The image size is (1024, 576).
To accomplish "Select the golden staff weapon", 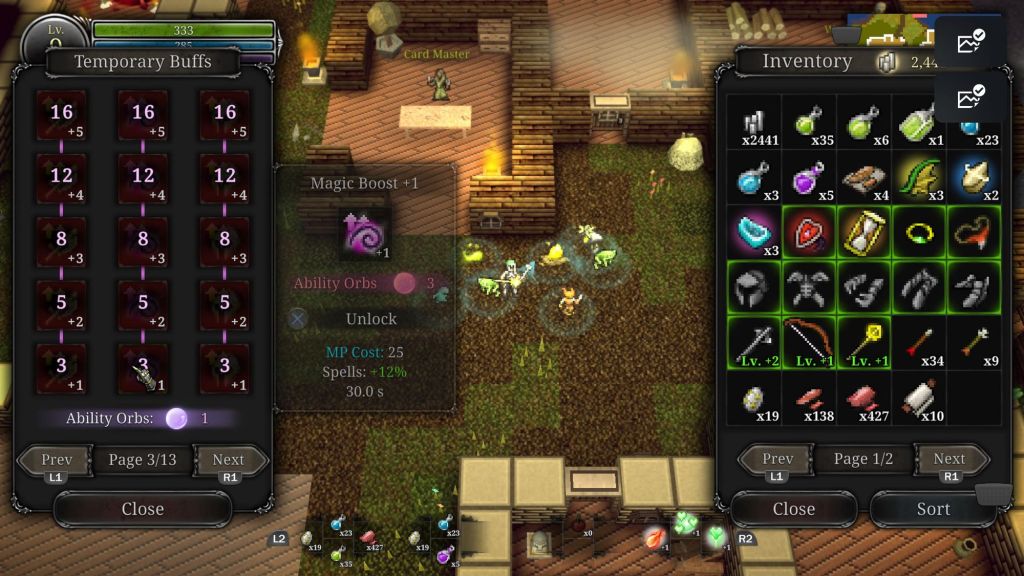I will (863, 342).
